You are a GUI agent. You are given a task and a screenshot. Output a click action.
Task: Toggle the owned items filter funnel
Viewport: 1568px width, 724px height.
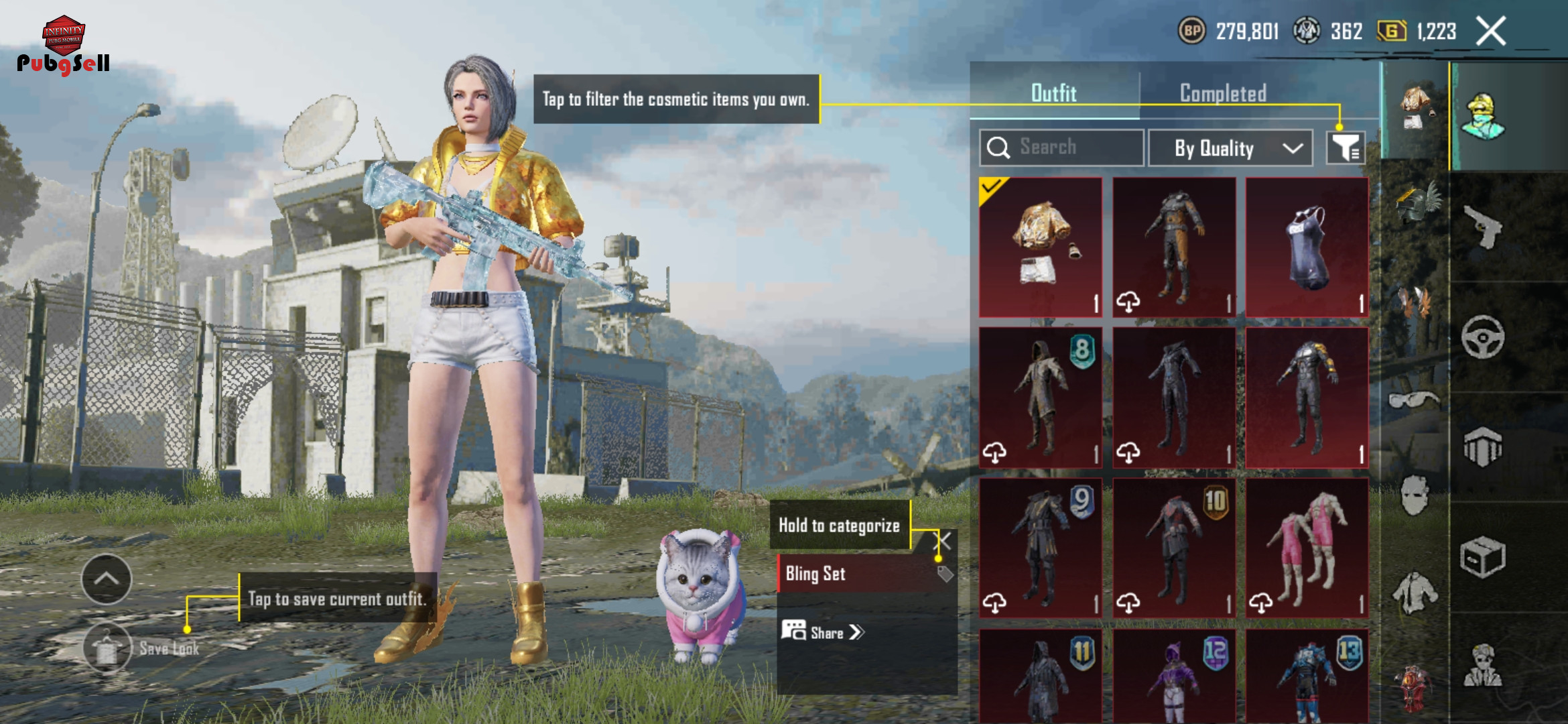coord(1346,147)
